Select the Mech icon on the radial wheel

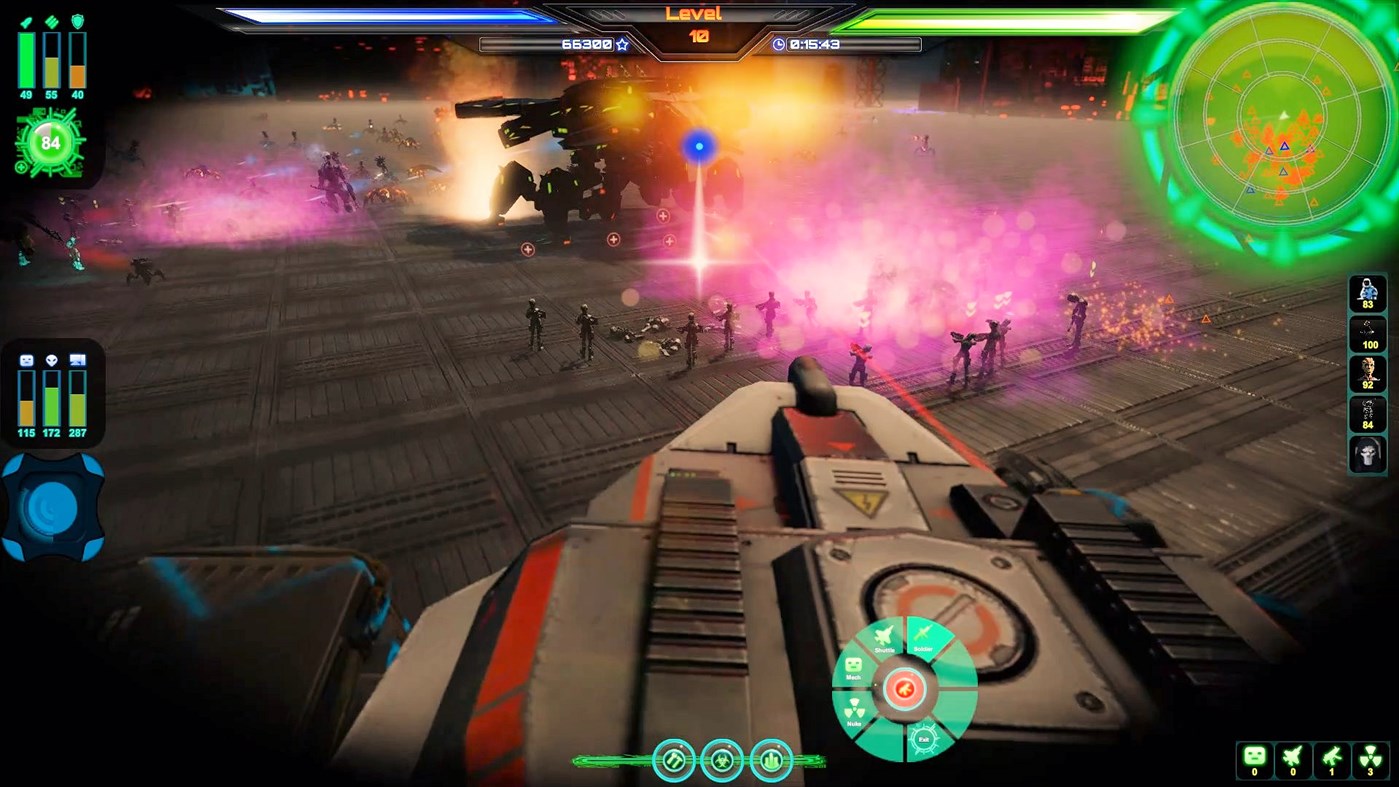tap(853, 666)
